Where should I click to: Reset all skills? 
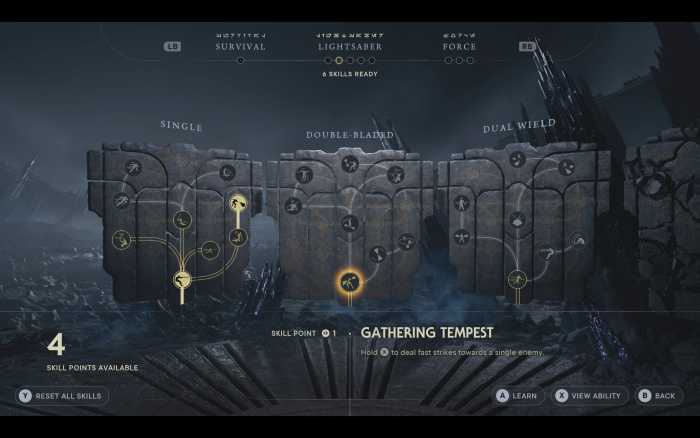coord(62,395)
